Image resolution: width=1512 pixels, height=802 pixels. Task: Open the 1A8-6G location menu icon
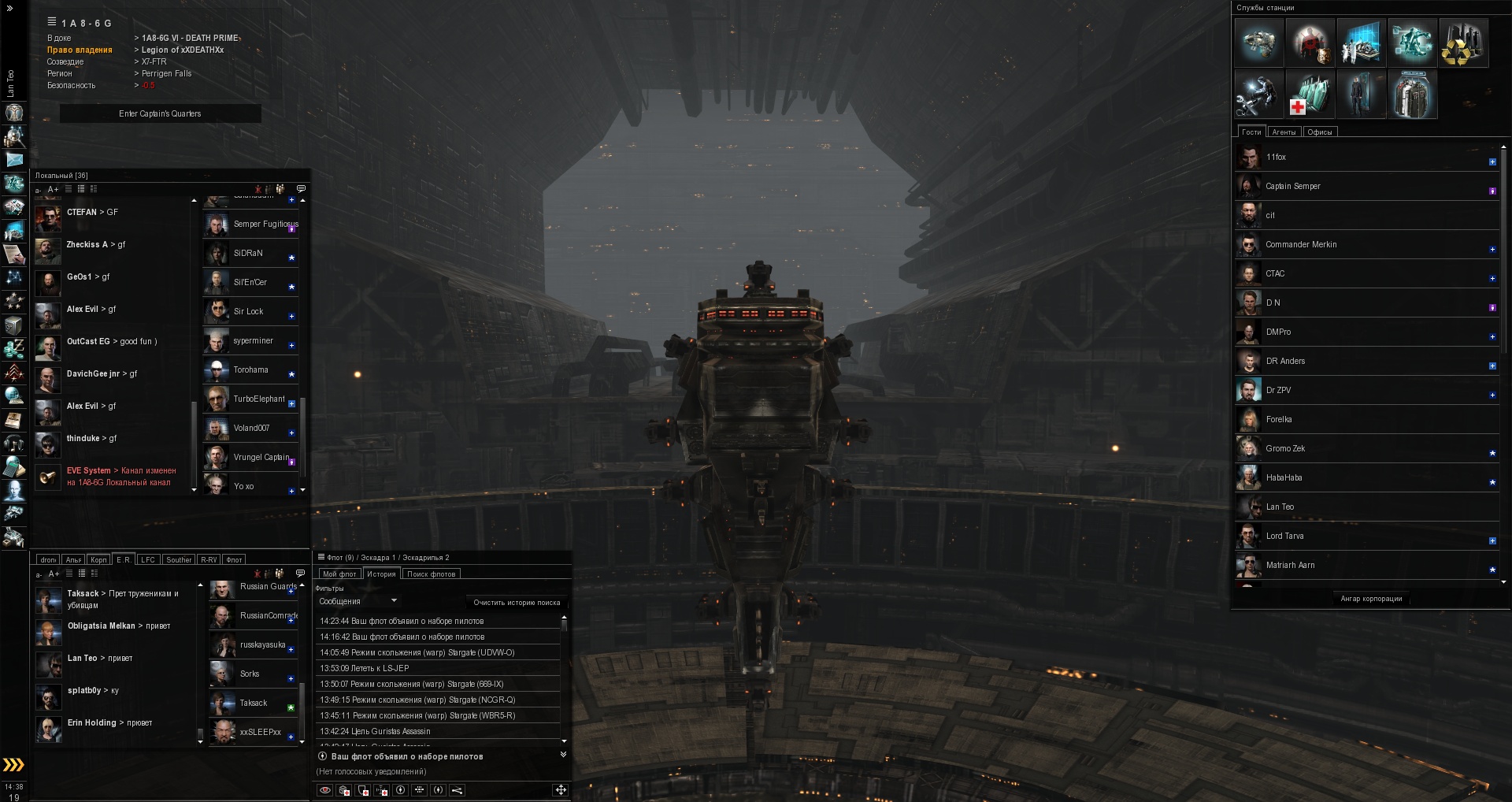pyautogui.click(x=52, y=22)
